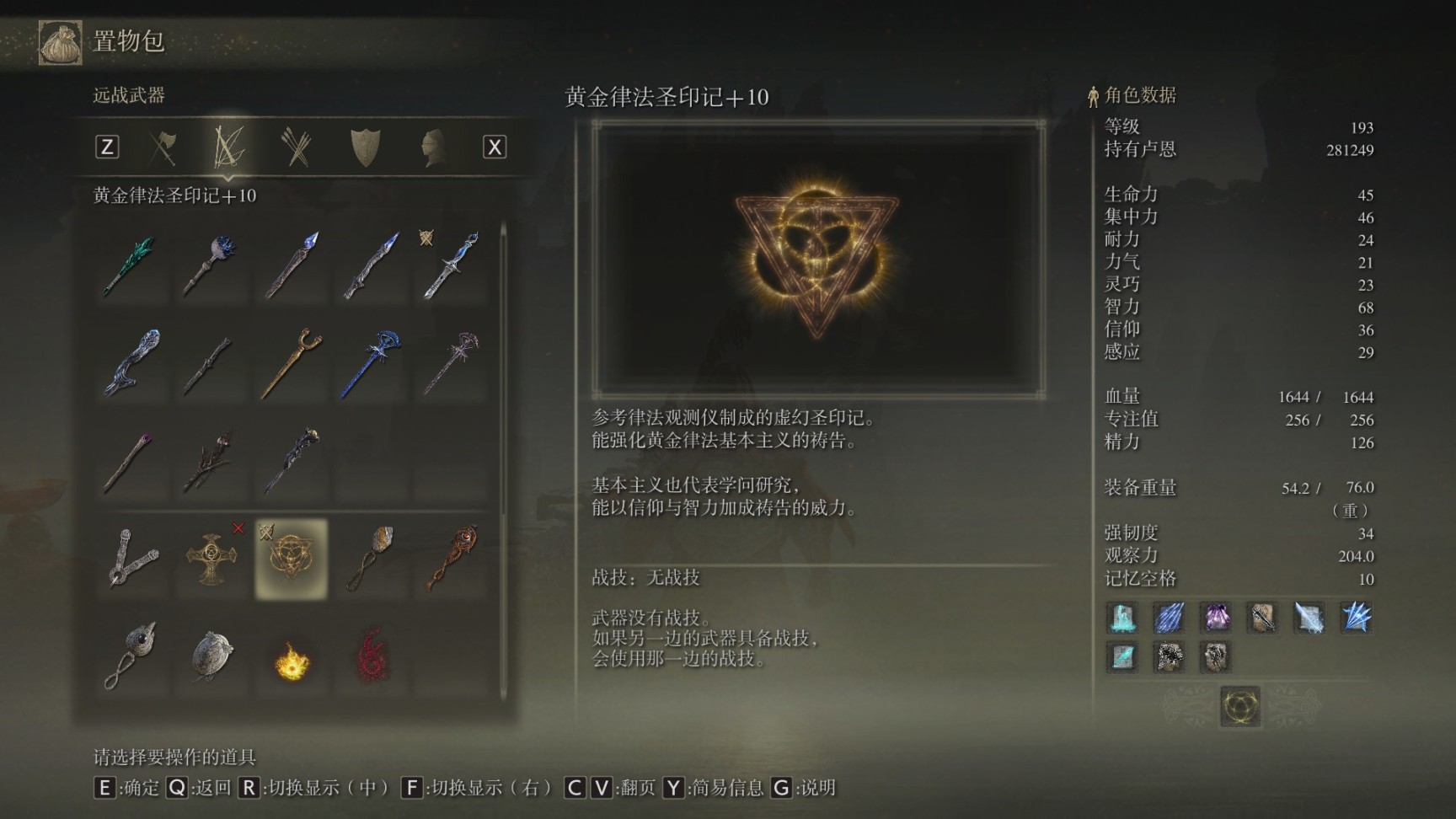Open the helmet armor tab
1456x819 pixels.
(431, 147)
